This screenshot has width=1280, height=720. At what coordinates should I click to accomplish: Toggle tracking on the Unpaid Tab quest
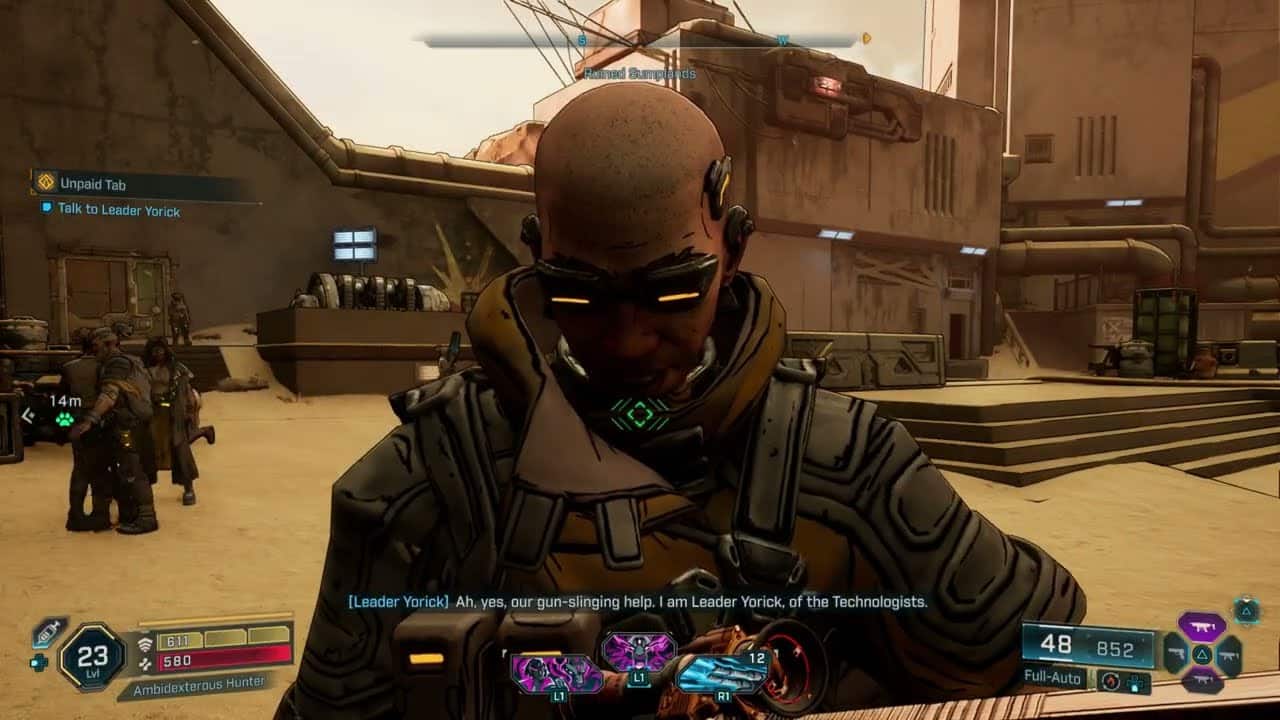coord(44,183)
